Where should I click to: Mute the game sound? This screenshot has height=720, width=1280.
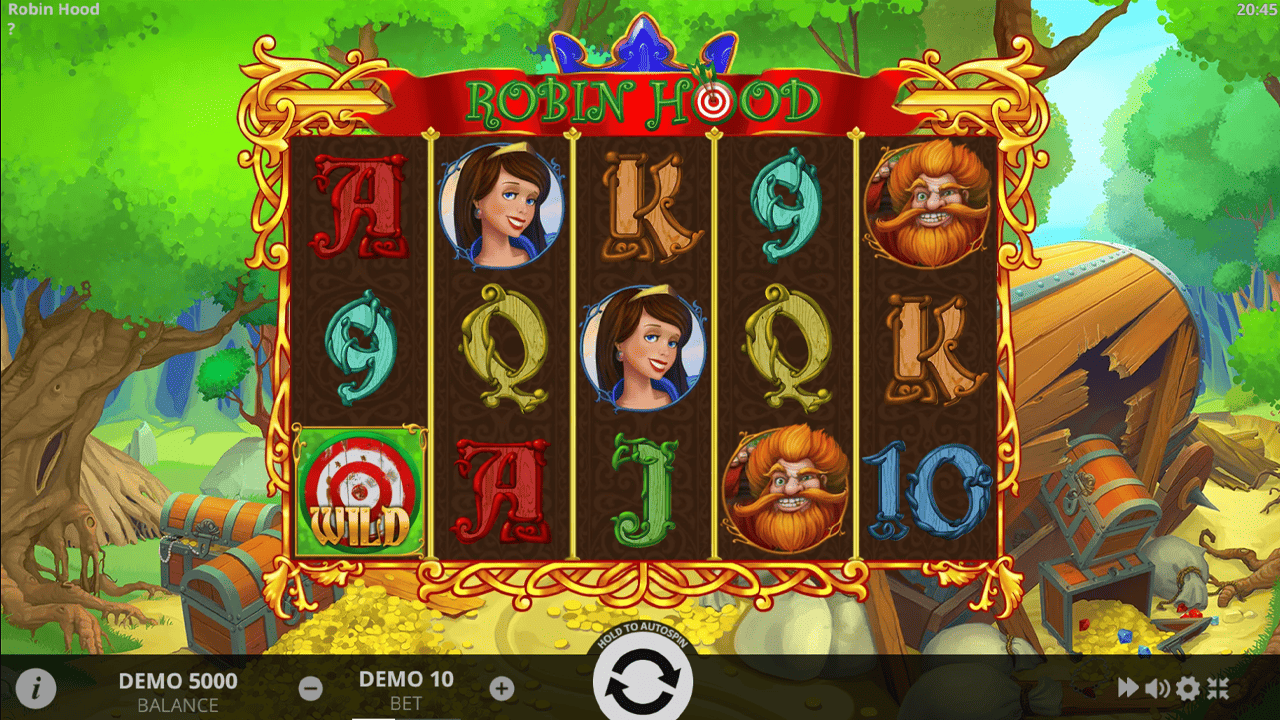point(1157,687)
